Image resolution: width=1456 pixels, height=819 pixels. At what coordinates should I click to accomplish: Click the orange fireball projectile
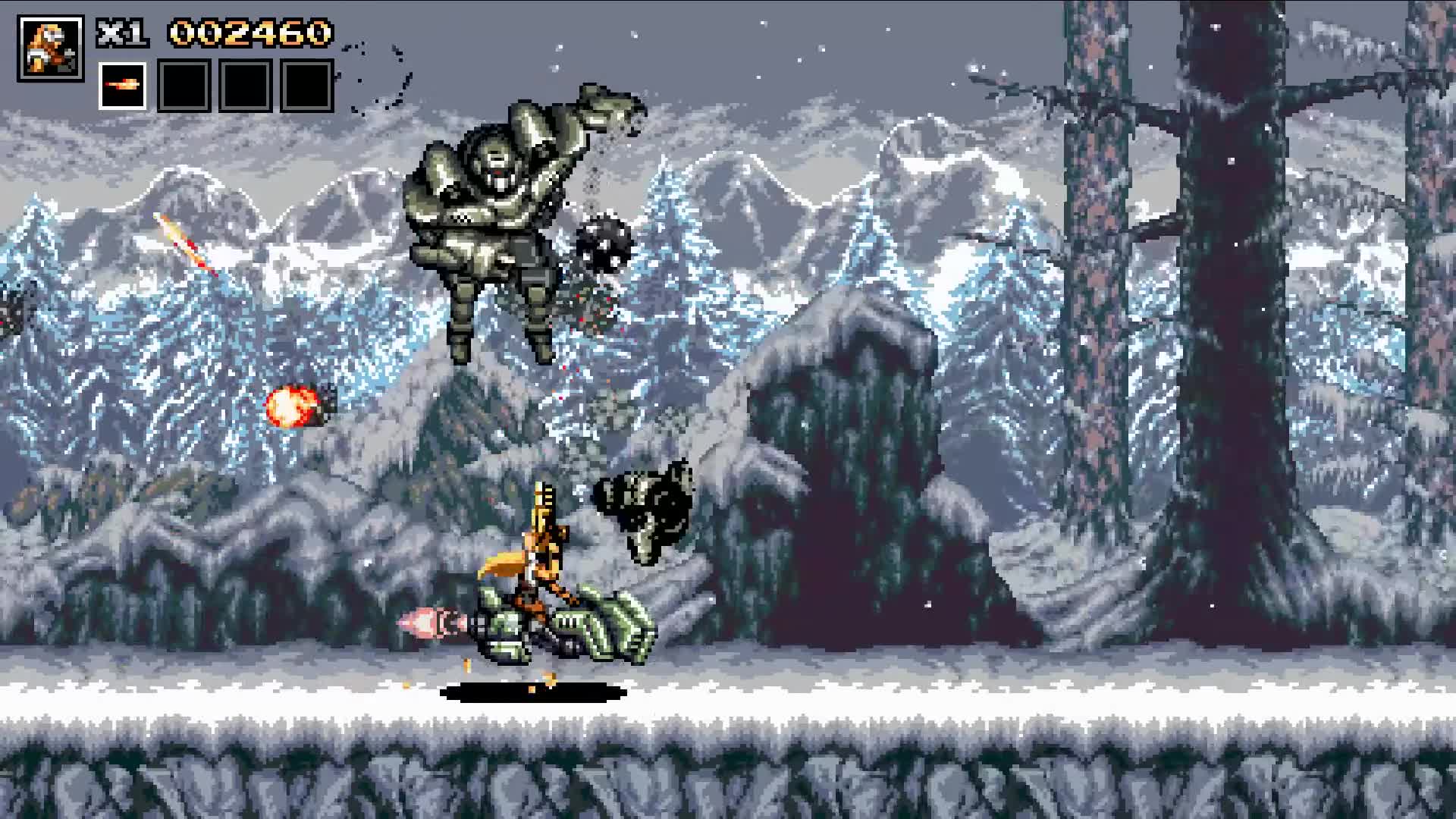coord(292,407)
